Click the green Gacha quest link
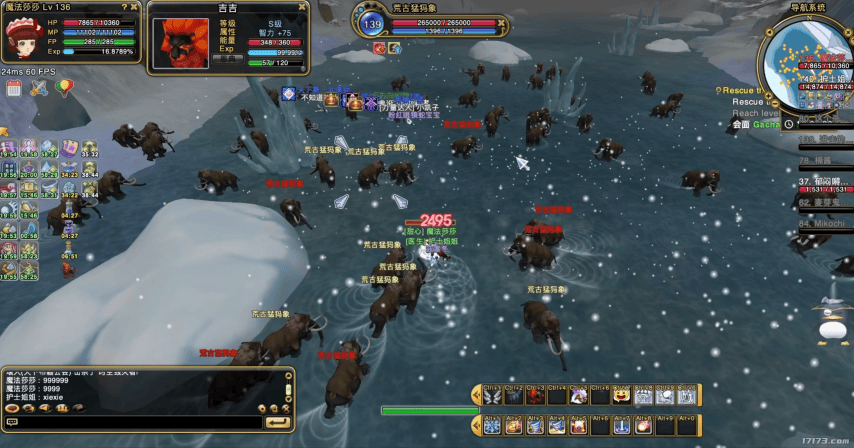Viewport: 854px width, 448px height. (x=767, y=125)
